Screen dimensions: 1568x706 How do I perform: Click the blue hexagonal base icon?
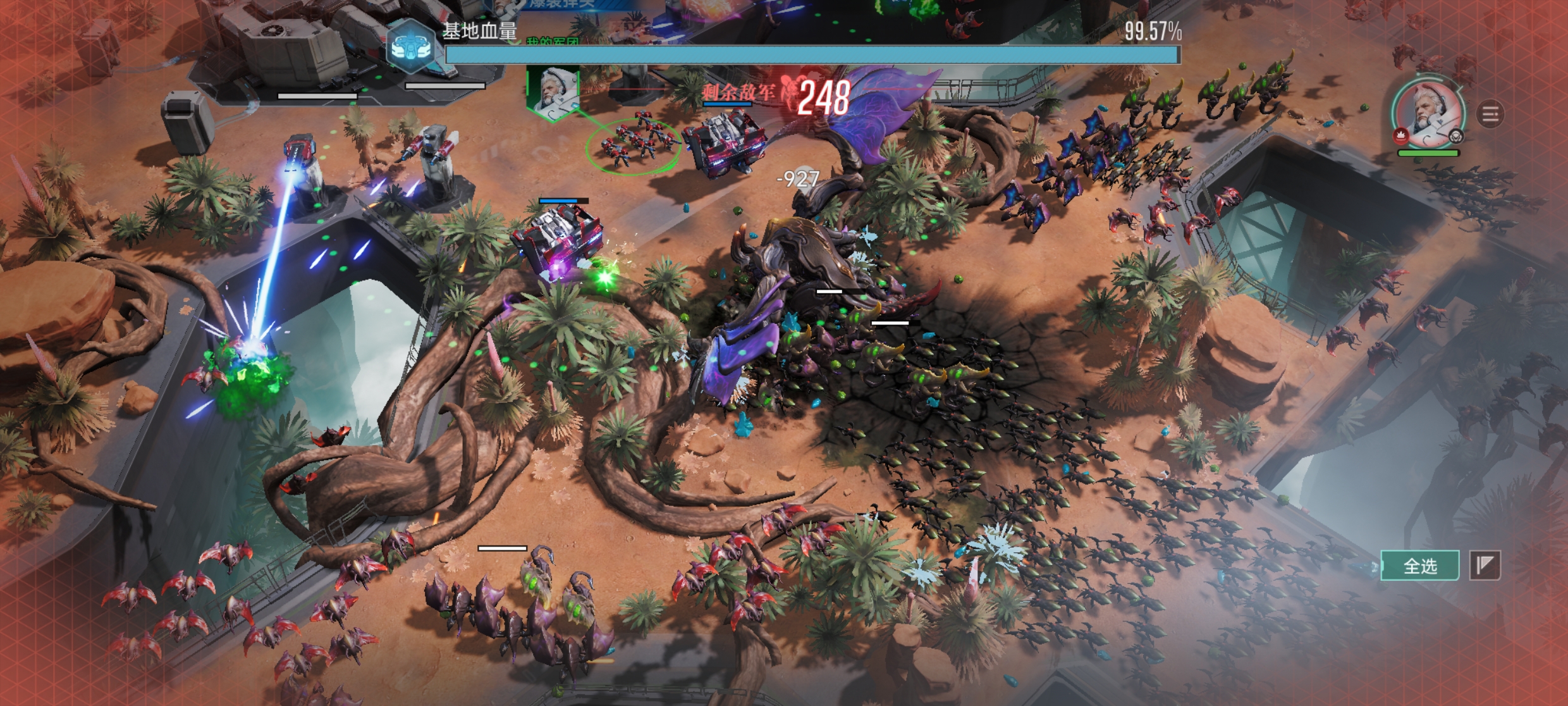[x=412, y=46]
